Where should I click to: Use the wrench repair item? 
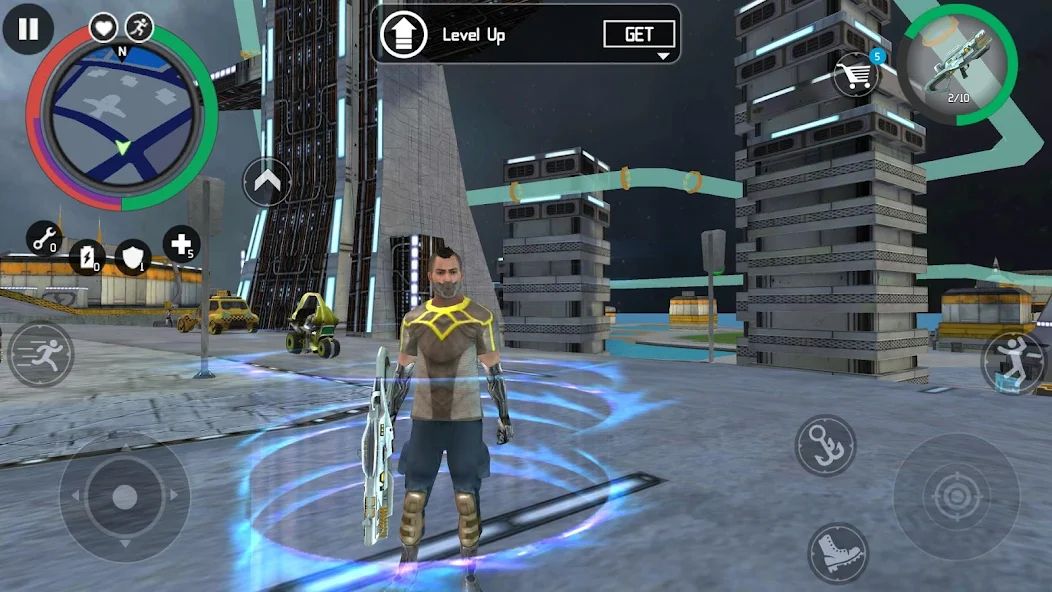[43, 239]
